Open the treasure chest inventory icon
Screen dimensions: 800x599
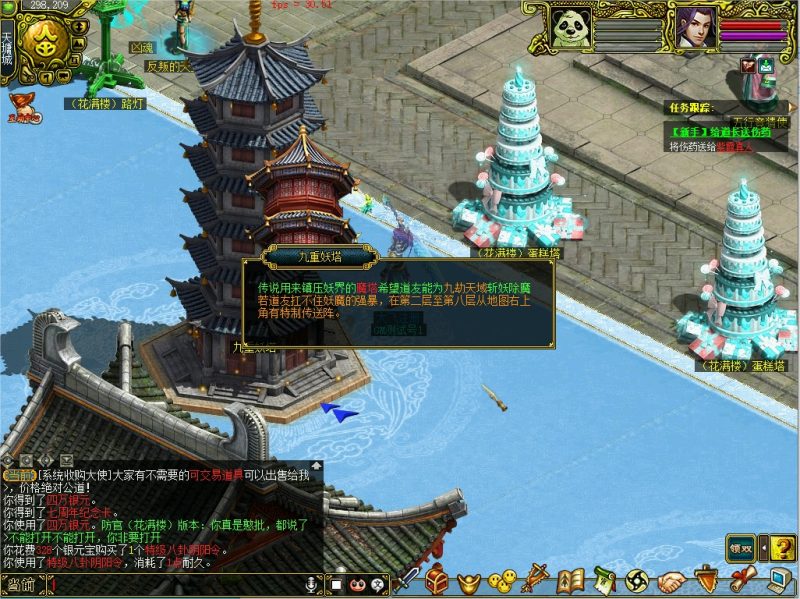[437, 579]
